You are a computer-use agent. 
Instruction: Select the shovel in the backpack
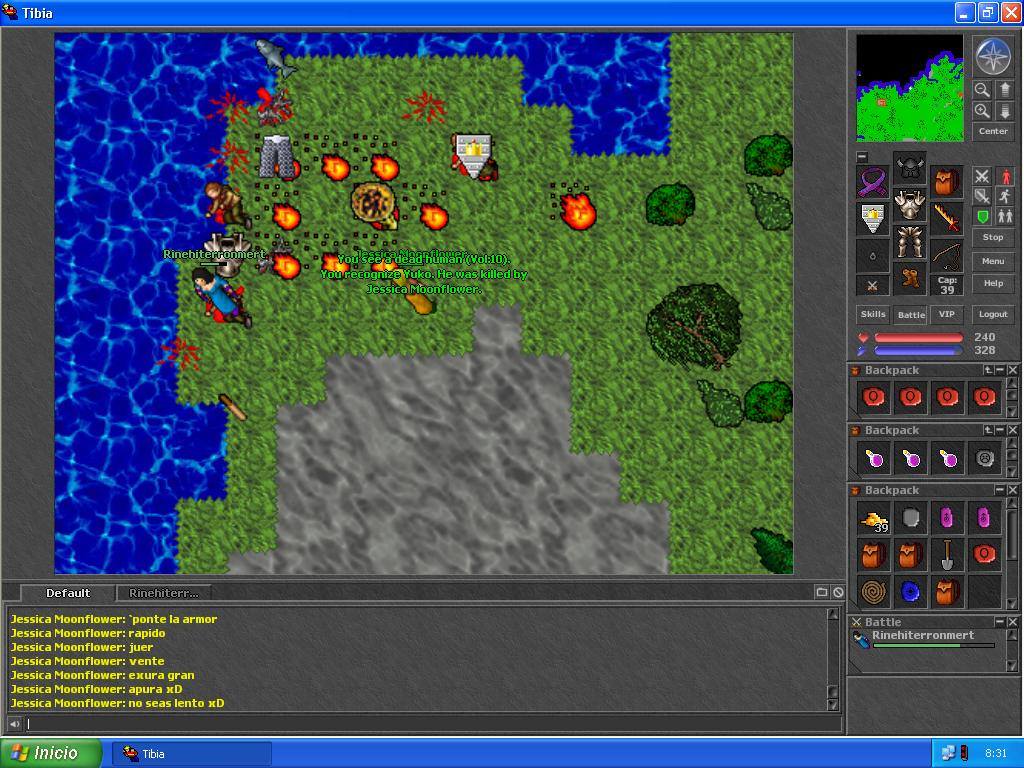pos(946,554)
